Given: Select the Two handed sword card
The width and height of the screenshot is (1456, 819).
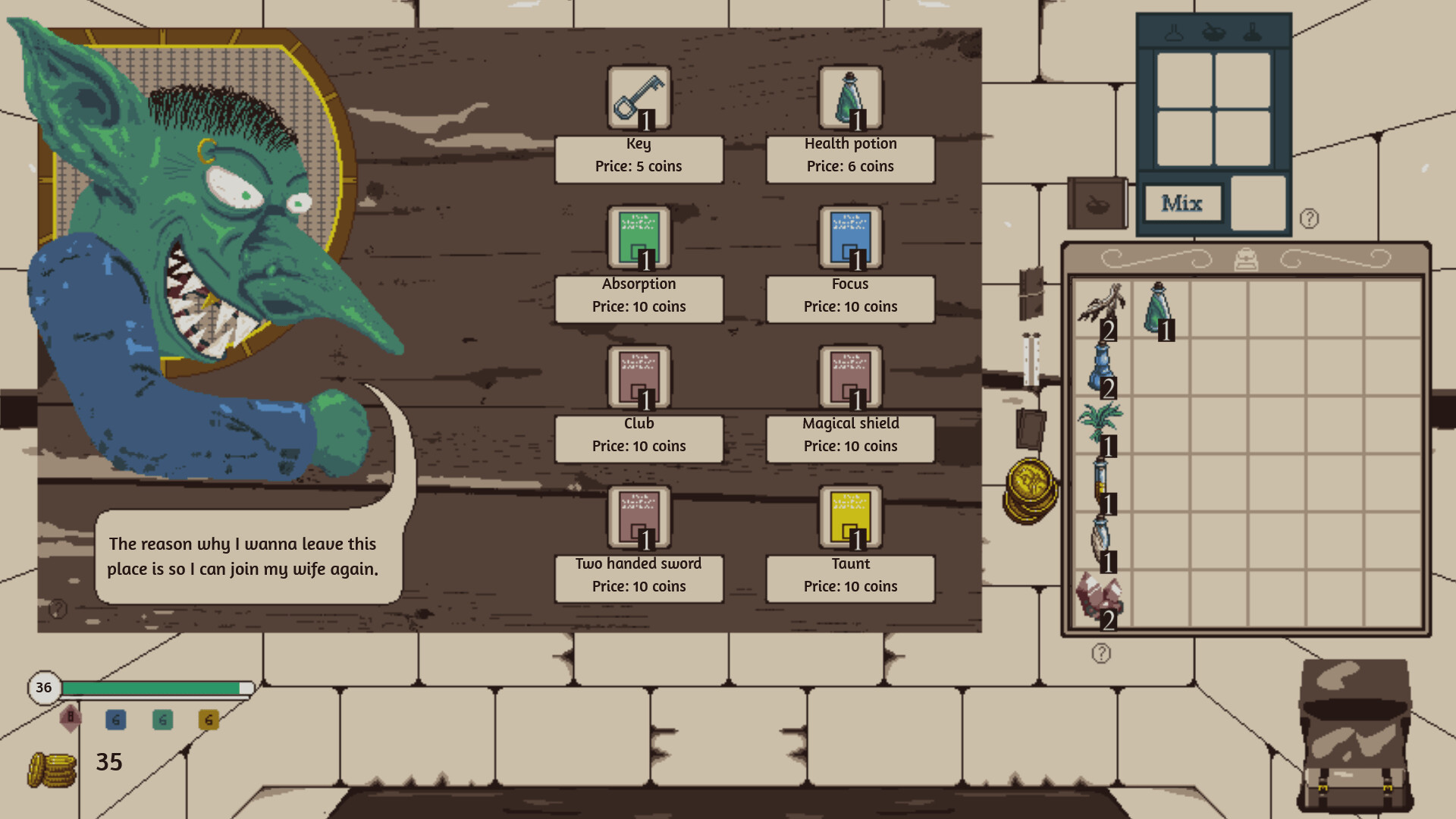Looking at the screenshot, I should pos(639,517).
